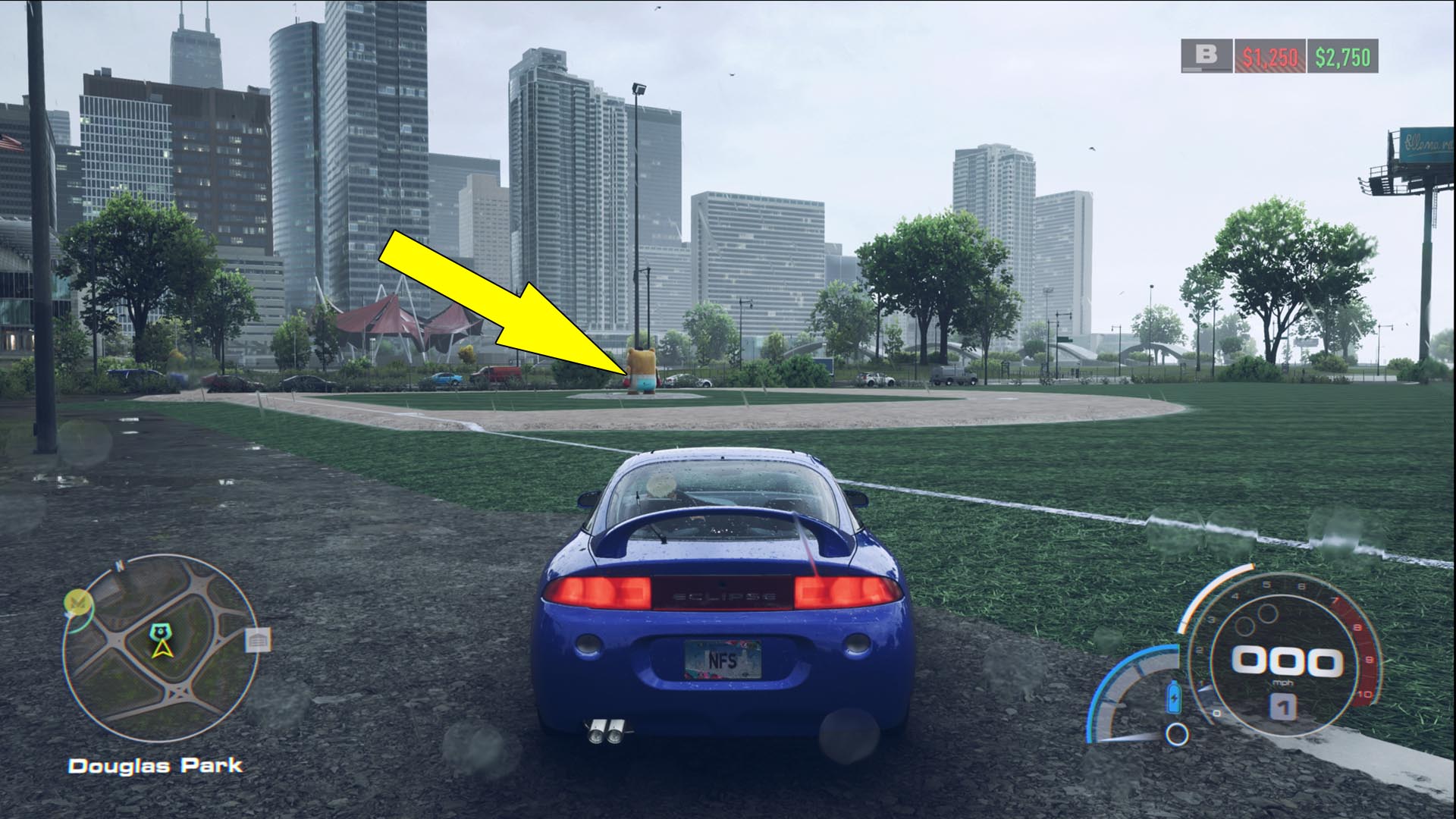Click the player arrow at the minimap center
This screenshot has height=819, width=1456.
tap(161, 648)
